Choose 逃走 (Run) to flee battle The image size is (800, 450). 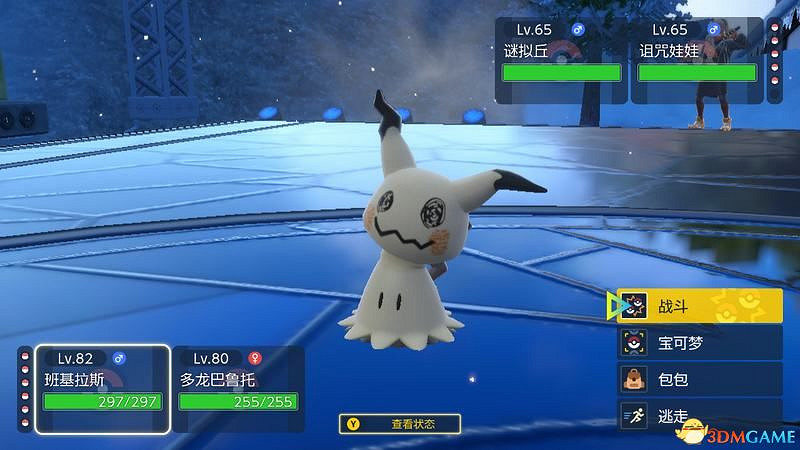click(699, 416)
